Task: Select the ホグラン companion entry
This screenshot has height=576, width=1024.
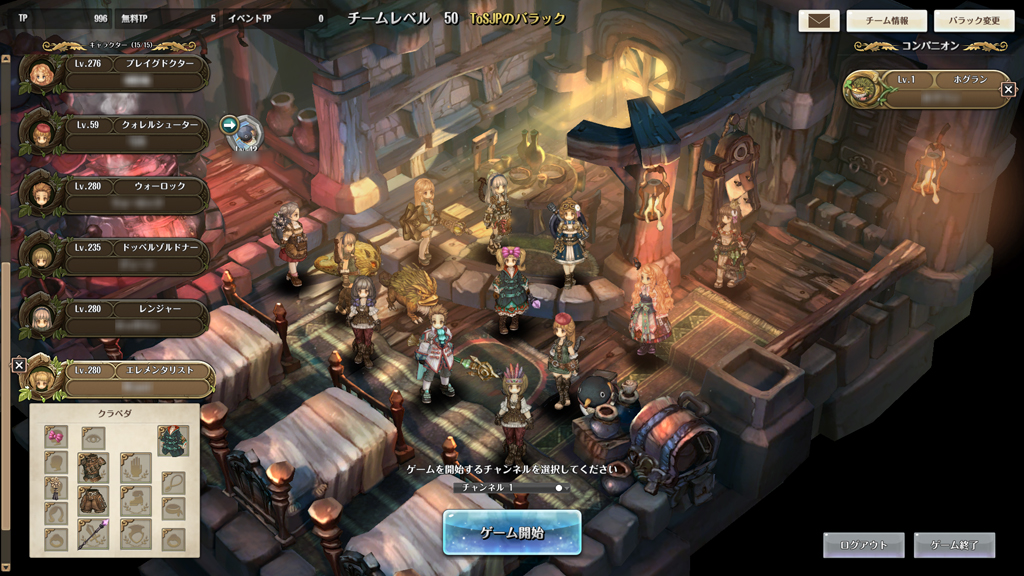Action: (x=923, y=88)
